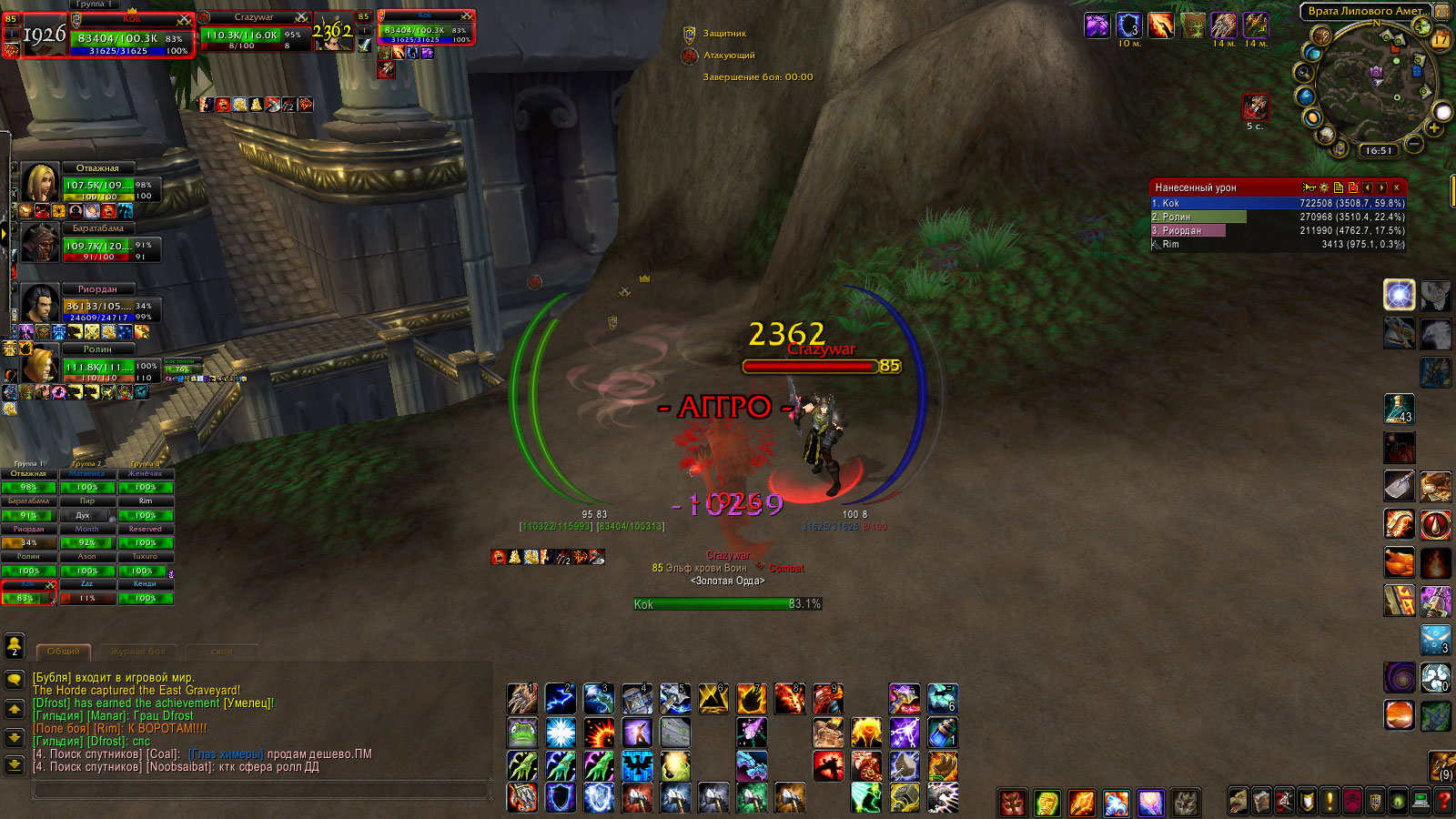The height and width of the screenshot is (819, 1456).
Task: Activate the lightning bolt ability in slot 2
Action: [560, 699]
